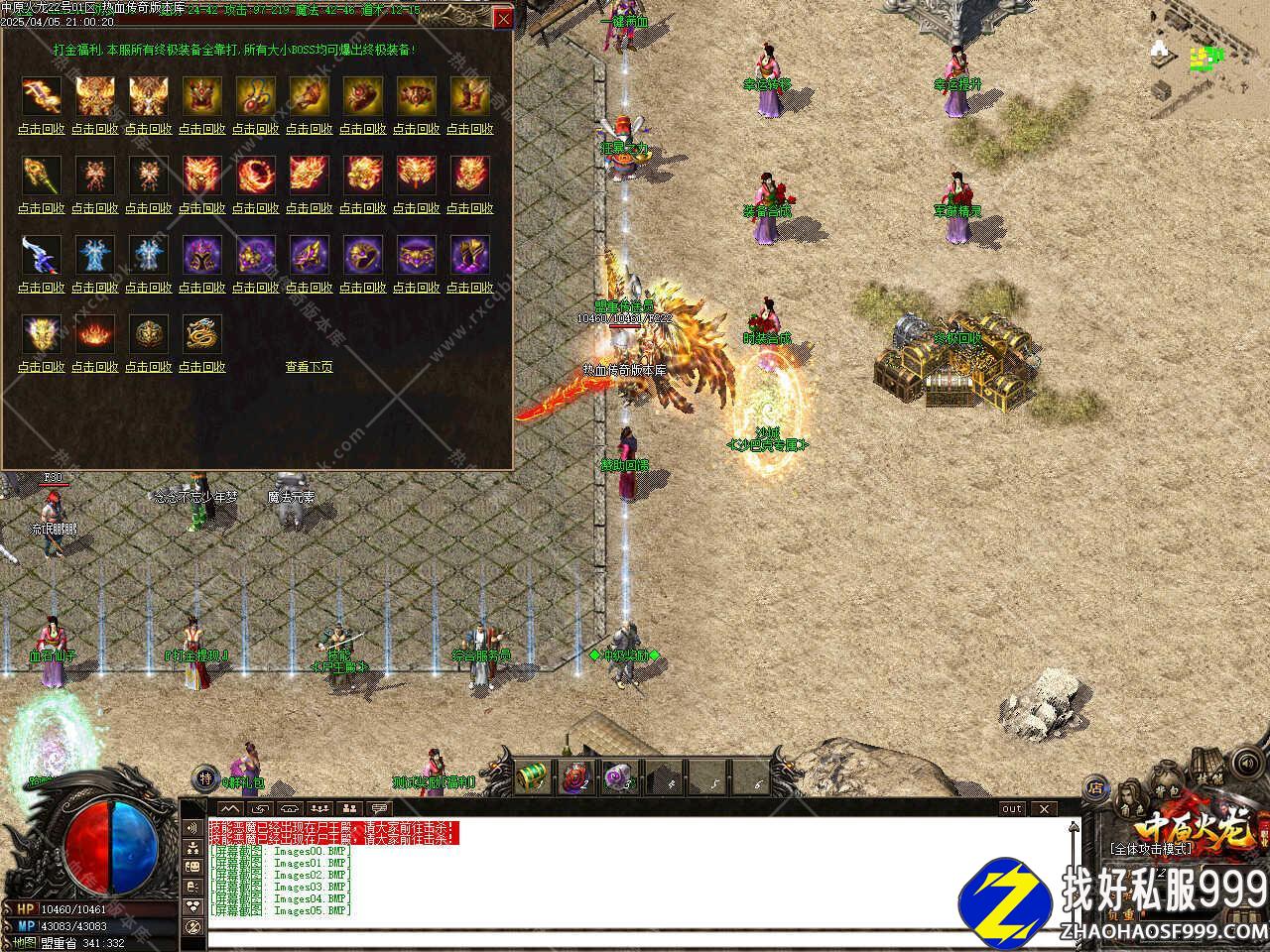Choose the purple-glow ring item icon
This screenshot has width=1270, height=952.
(x=362, y=255)
